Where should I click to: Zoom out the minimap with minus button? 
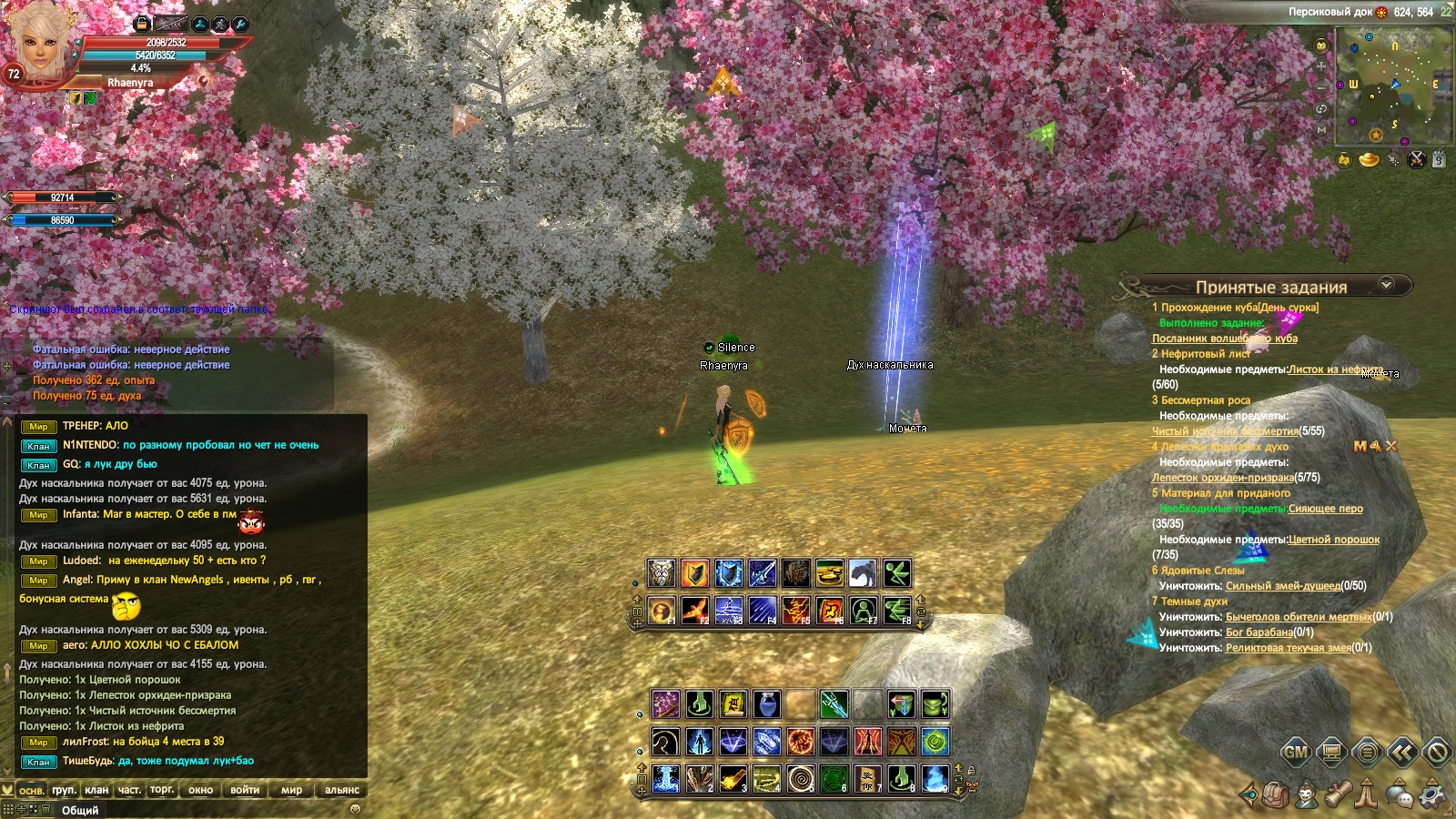1322,87
